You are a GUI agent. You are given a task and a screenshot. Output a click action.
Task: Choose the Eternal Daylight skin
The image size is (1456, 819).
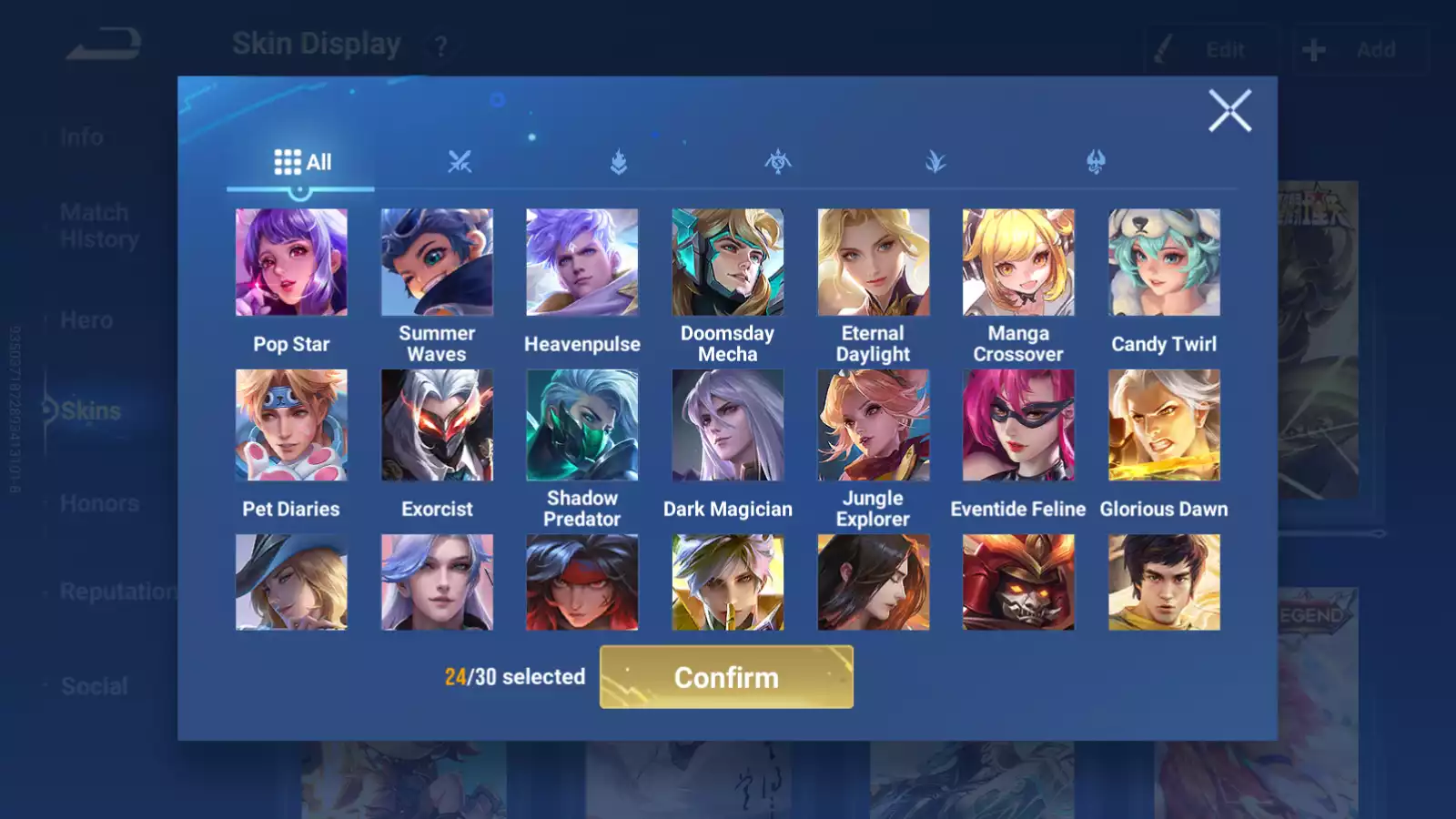tap(873, 262)
